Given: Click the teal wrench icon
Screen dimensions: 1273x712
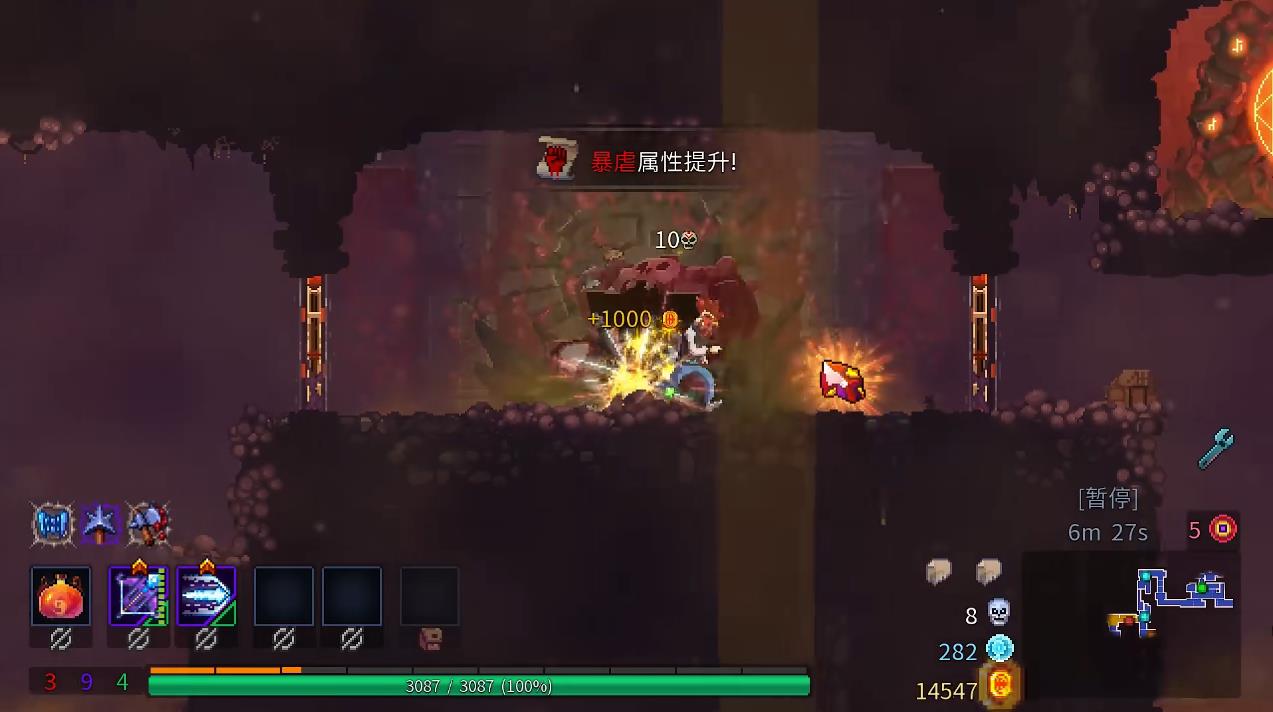Looking at the screenshot, I should tap(1216, 449).
